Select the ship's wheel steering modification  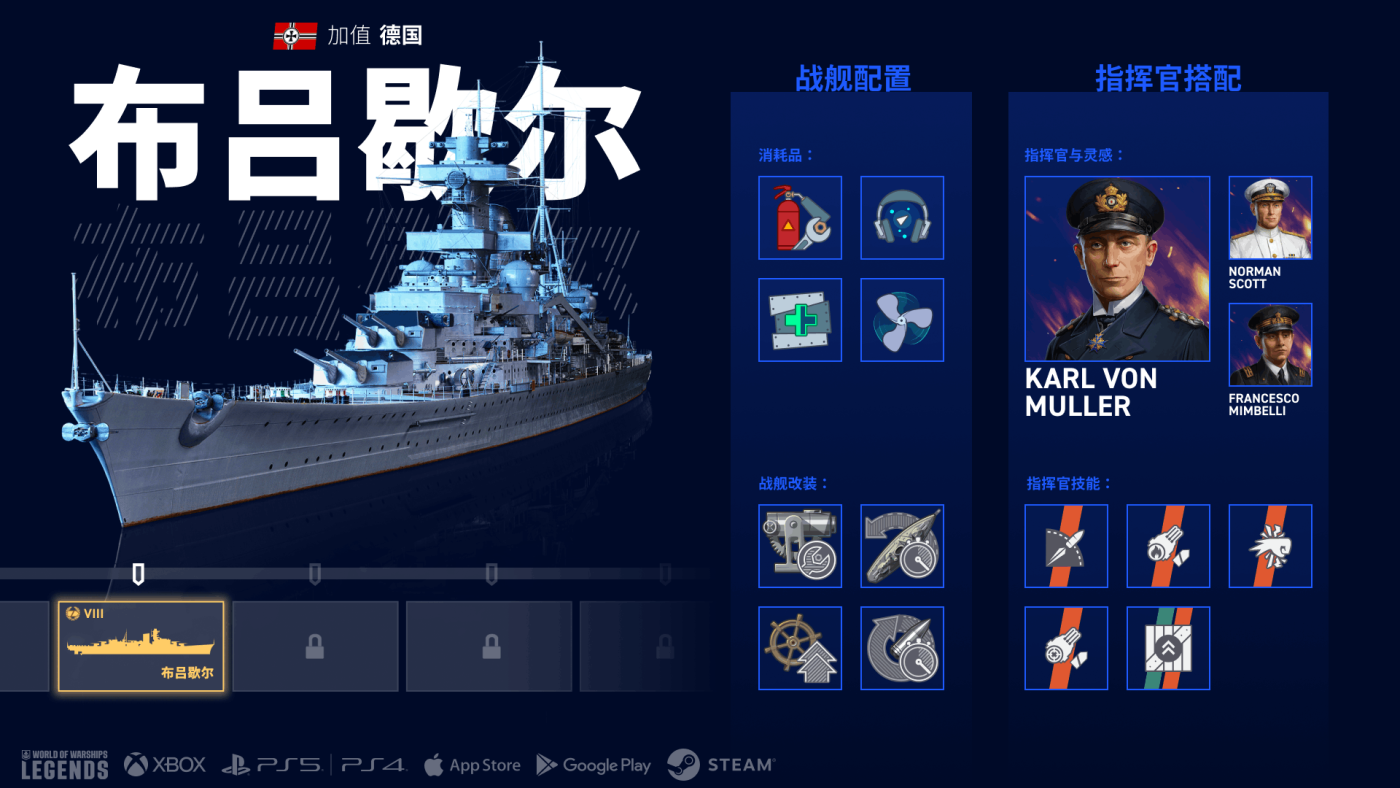point(800,648)
